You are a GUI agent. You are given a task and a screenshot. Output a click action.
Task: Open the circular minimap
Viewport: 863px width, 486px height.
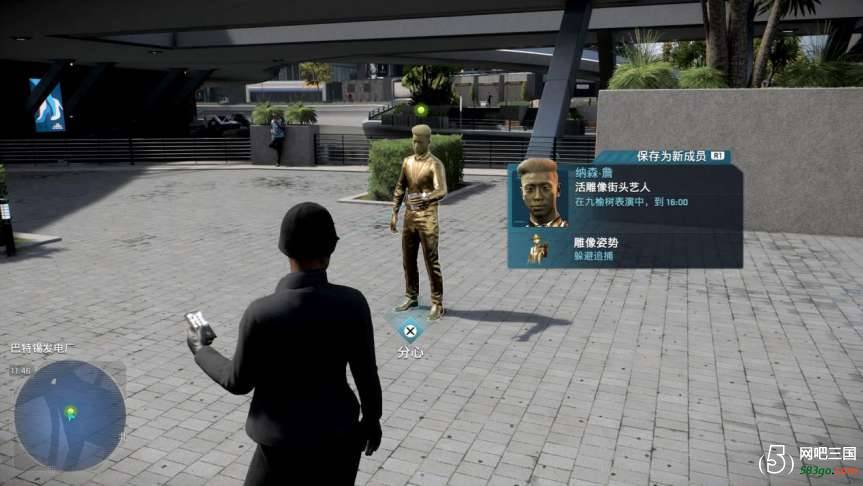pos(70,414)
